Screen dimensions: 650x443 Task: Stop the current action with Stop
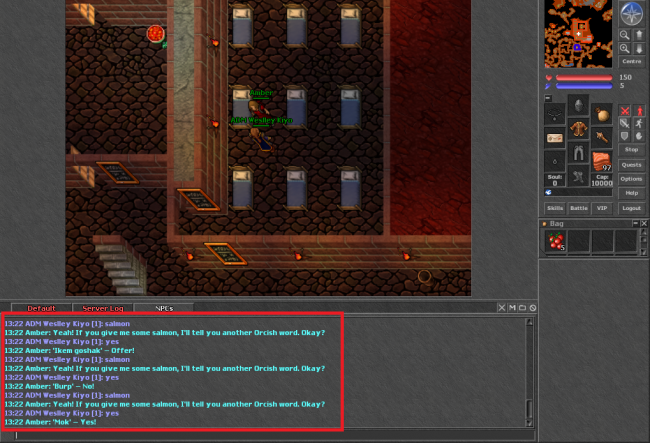[x=631, y=149]
